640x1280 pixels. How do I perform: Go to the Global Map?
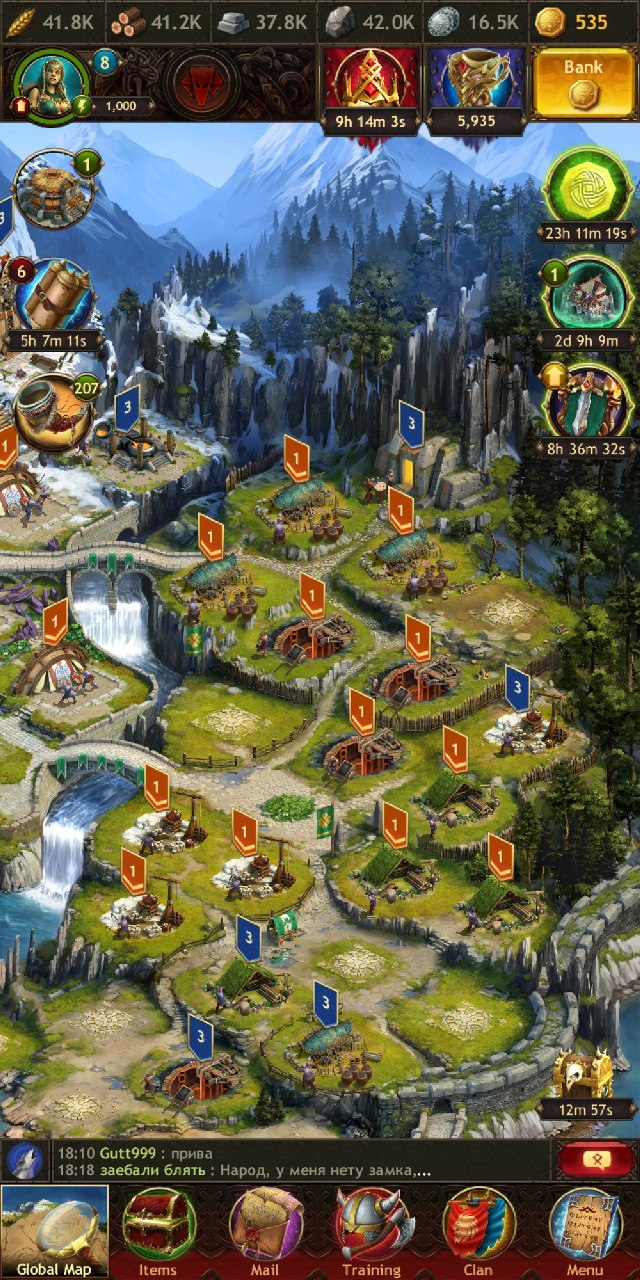tap(54, 1231)
